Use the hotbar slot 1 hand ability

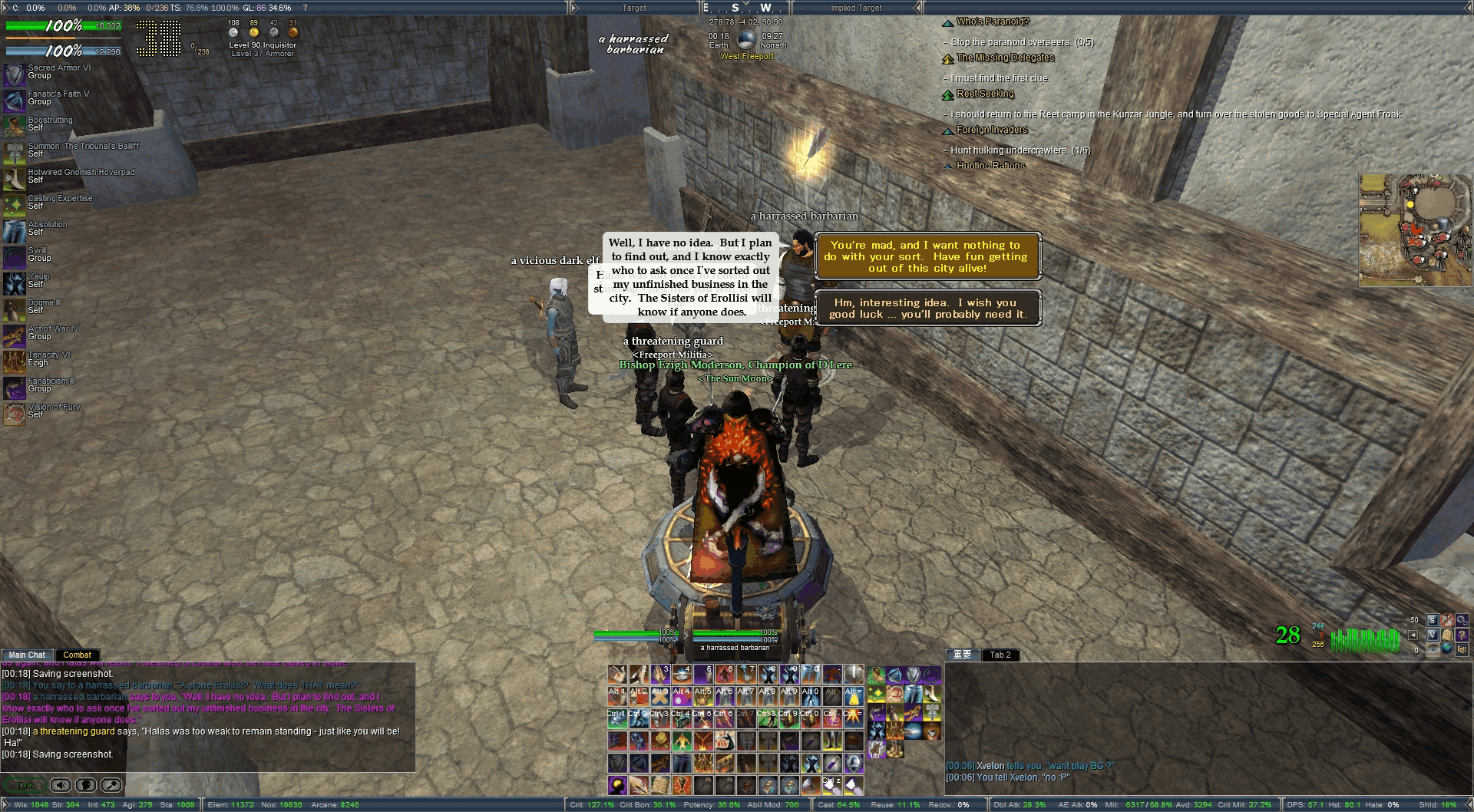click(x=617, y=675)
